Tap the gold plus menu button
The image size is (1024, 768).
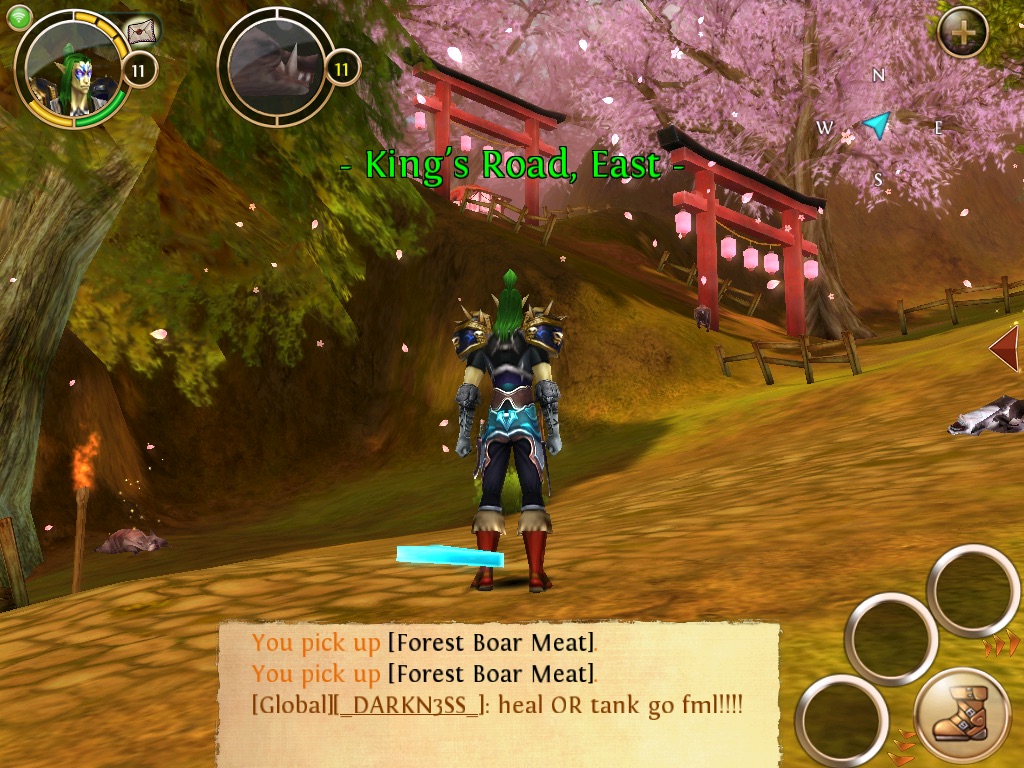pos(962,32)
